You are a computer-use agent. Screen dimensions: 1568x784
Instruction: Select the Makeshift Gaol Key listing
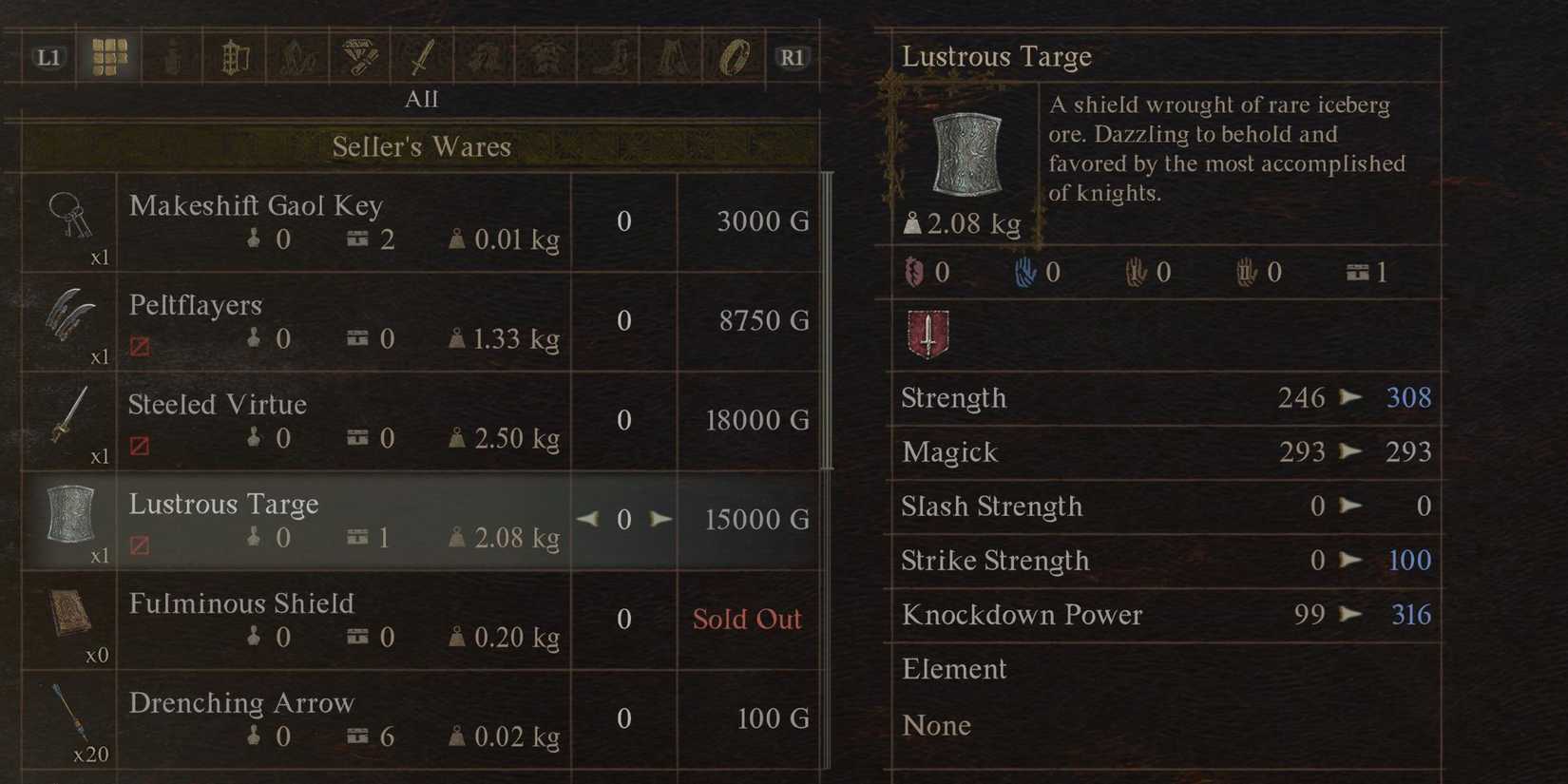pos(333,221)
